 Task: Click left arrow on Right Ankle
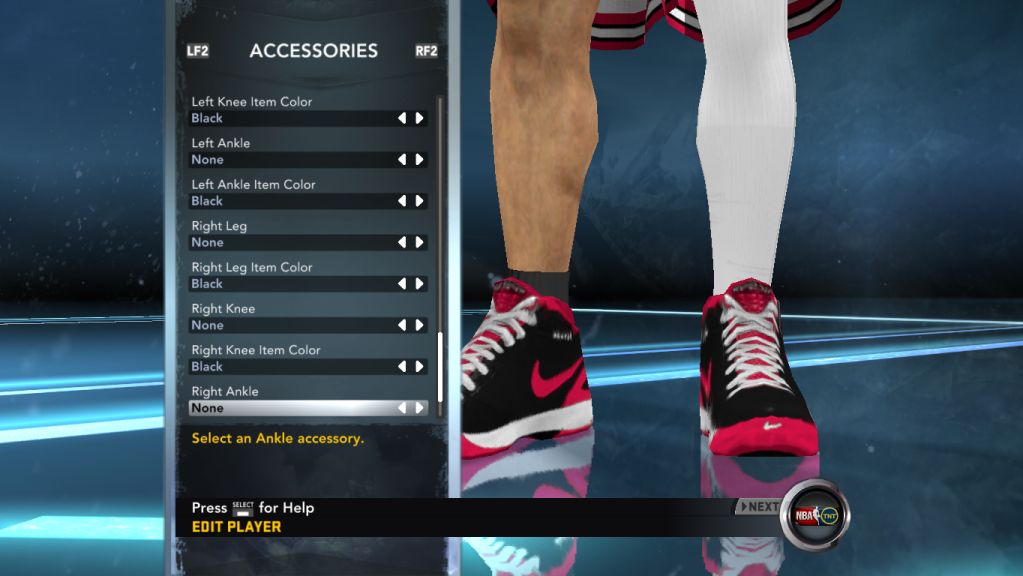tap(402, 408)
